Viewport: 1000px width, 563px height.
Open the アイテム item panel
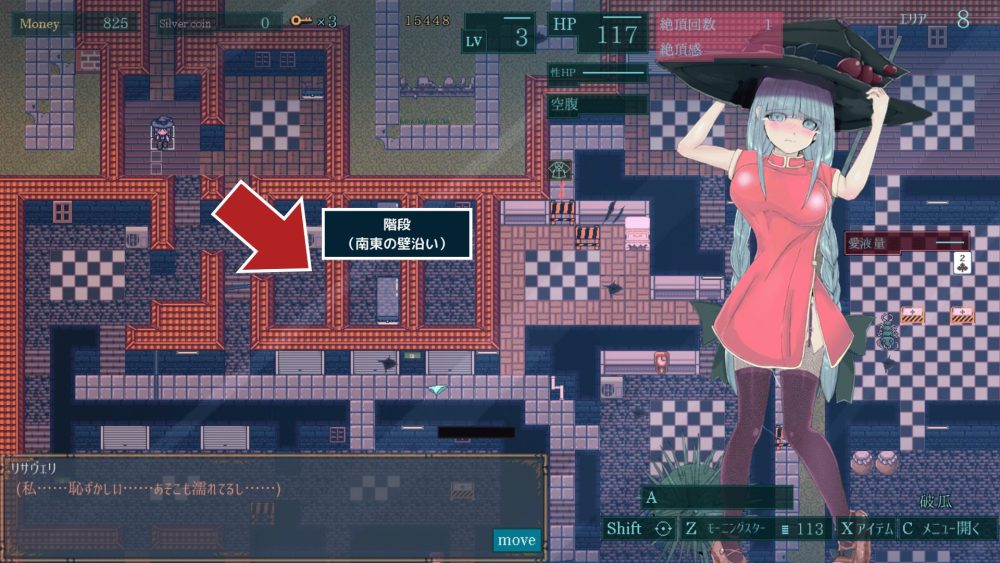(866, 529)
